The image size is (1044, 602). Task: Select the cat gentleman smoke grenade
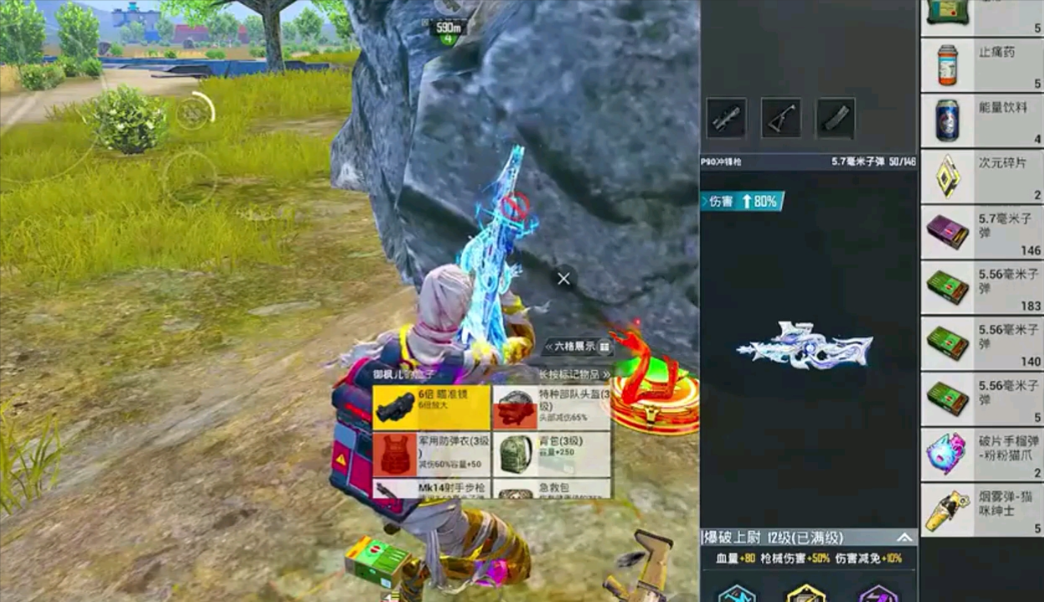coord(981,510)
